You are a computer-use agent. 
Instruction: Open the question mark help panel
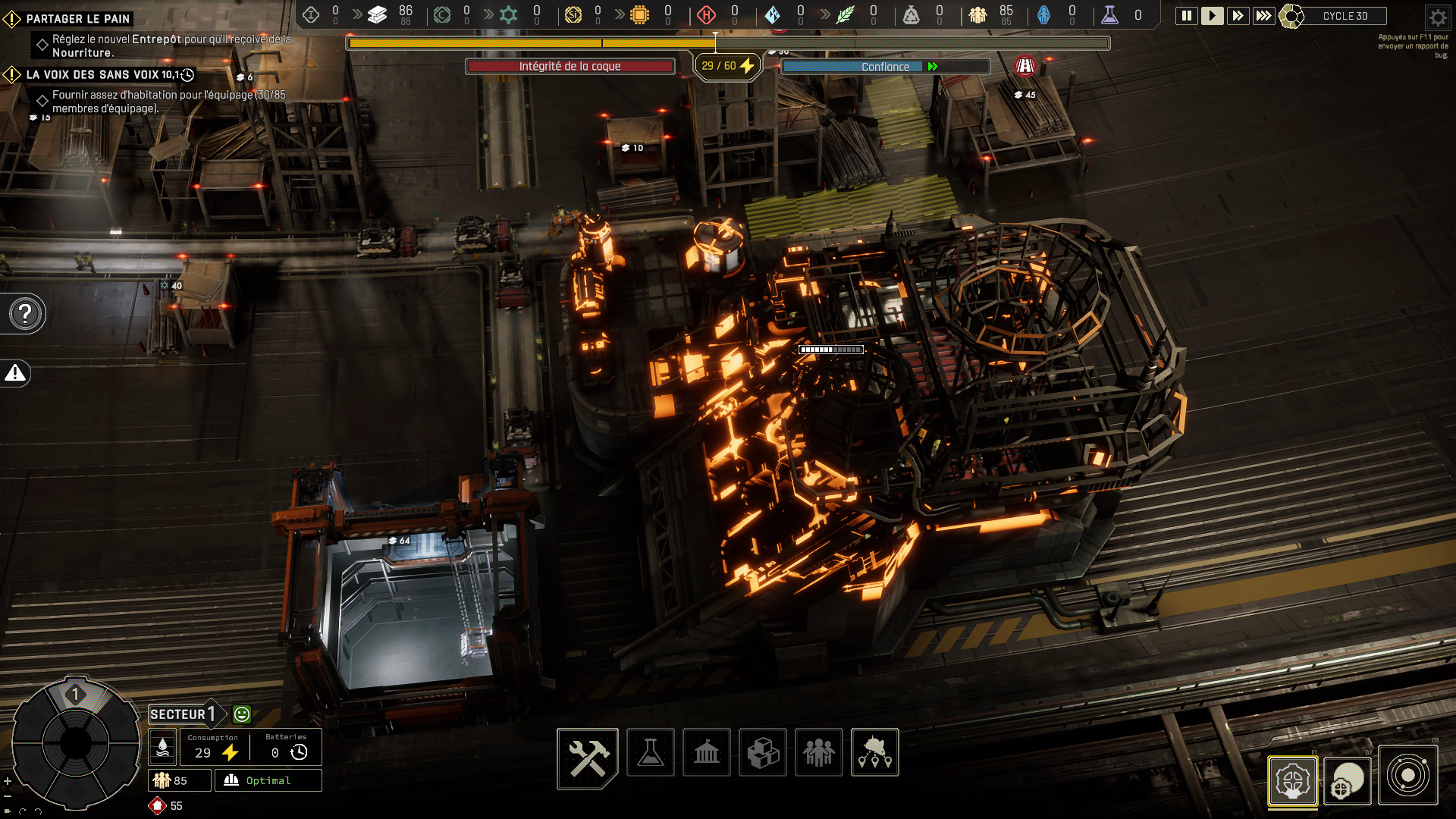tap(25, 313)
